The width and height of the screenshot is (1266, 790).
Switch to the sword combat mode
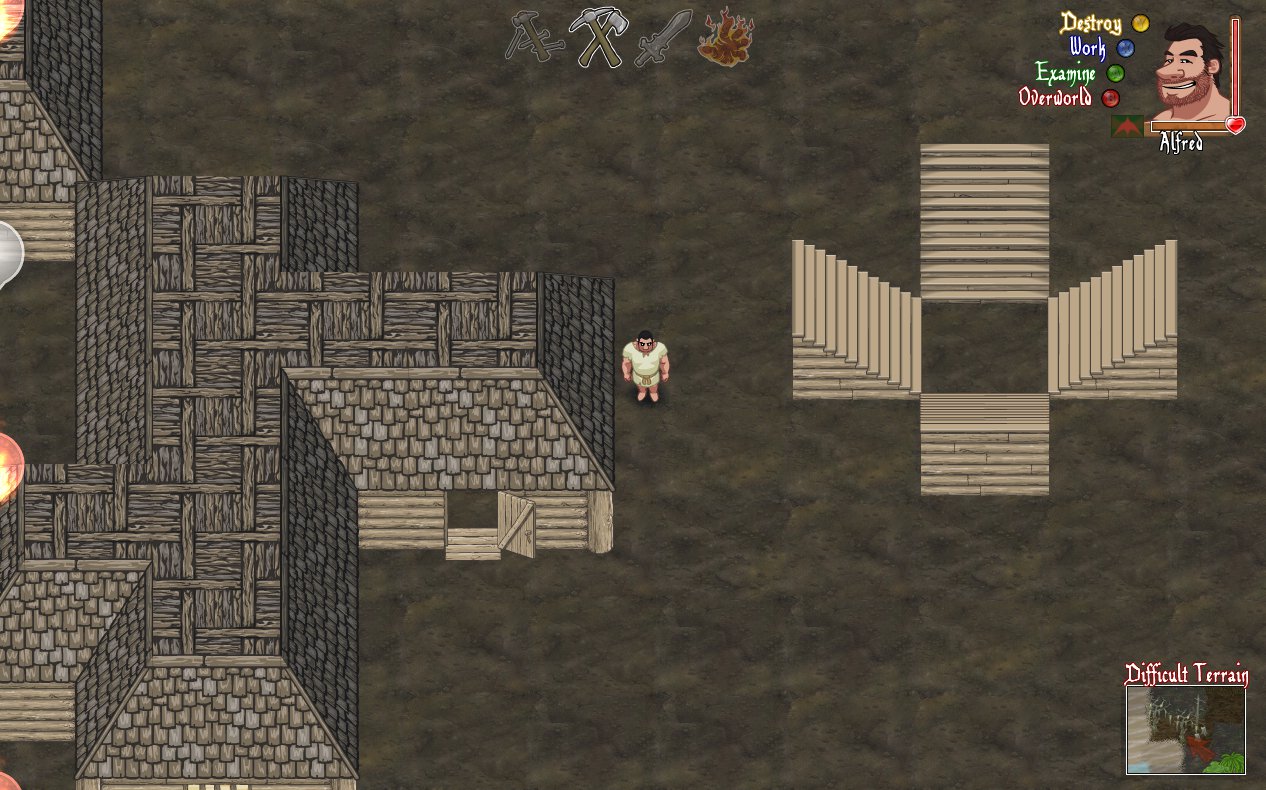pos(662,38)
